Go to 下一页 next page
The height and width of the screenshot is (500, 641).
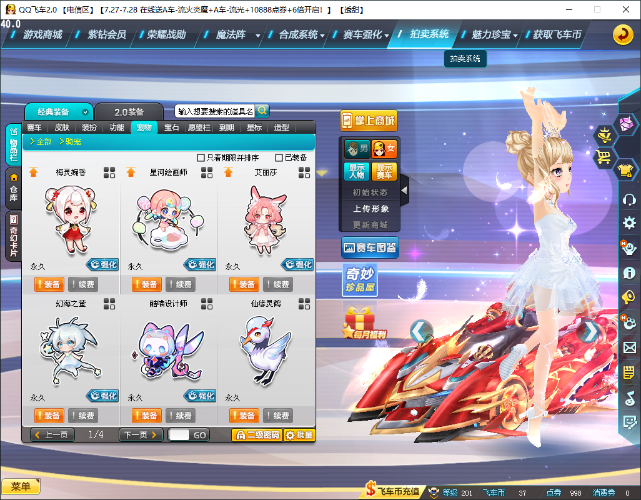pos(139,435)
